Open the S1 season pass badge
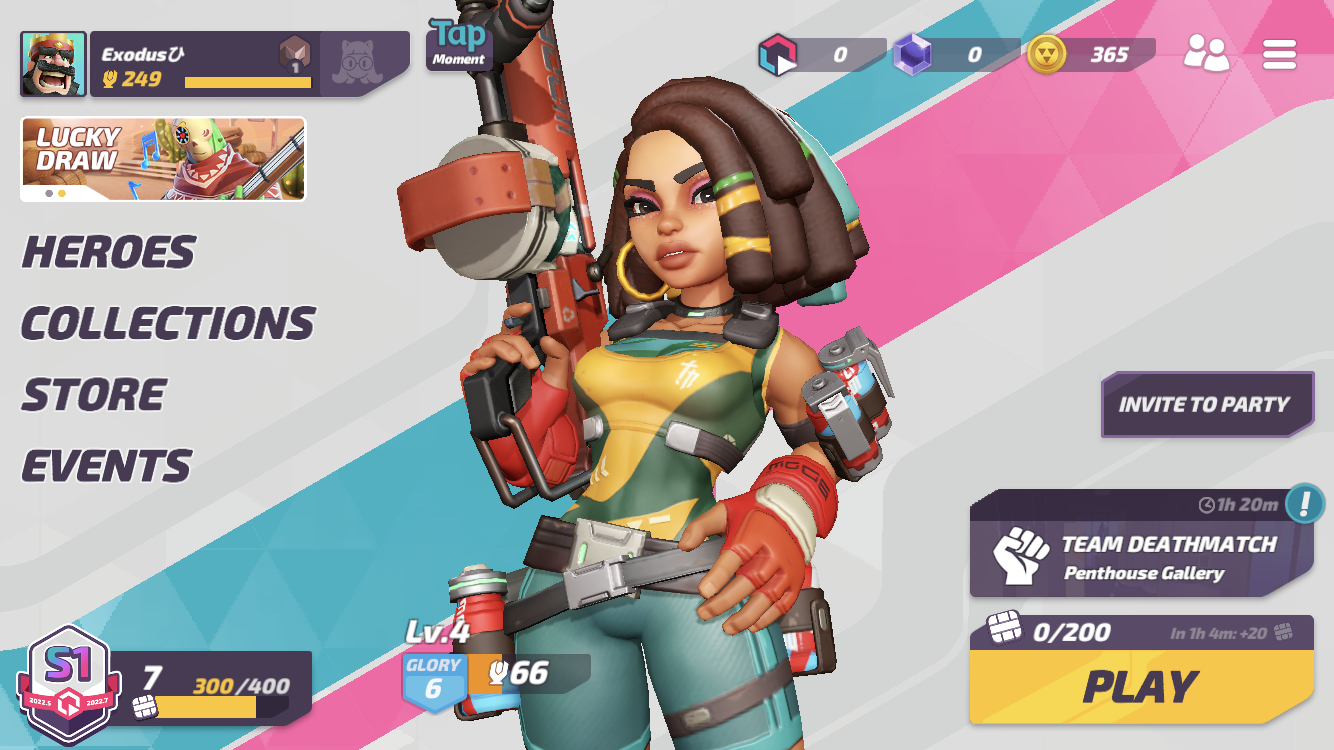Image resolution: width=1334 pixels, height=750 pixels. (x=68, y=685)
